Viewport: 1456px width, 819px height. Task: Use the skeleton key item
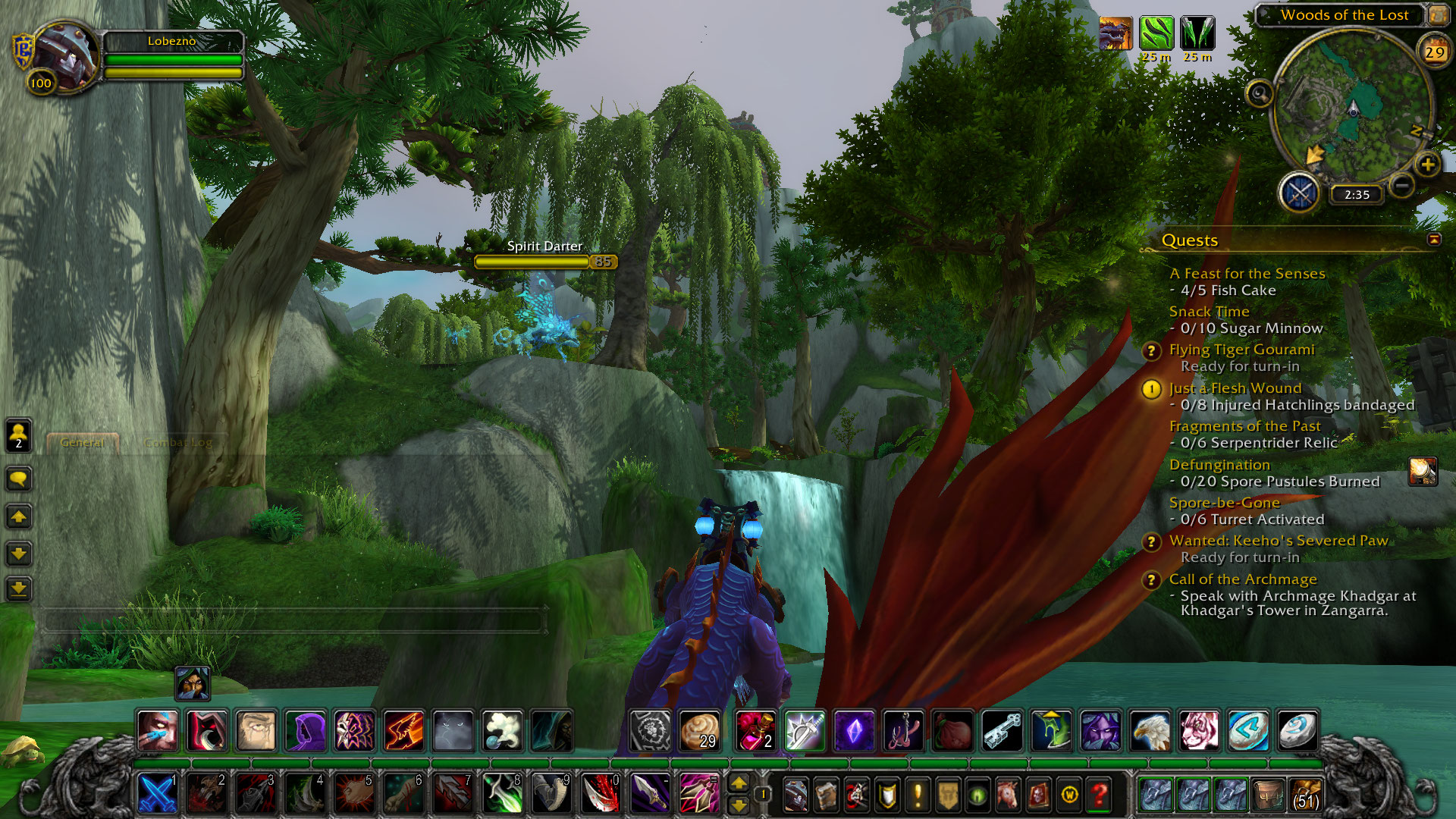(x=1002, y=730)
